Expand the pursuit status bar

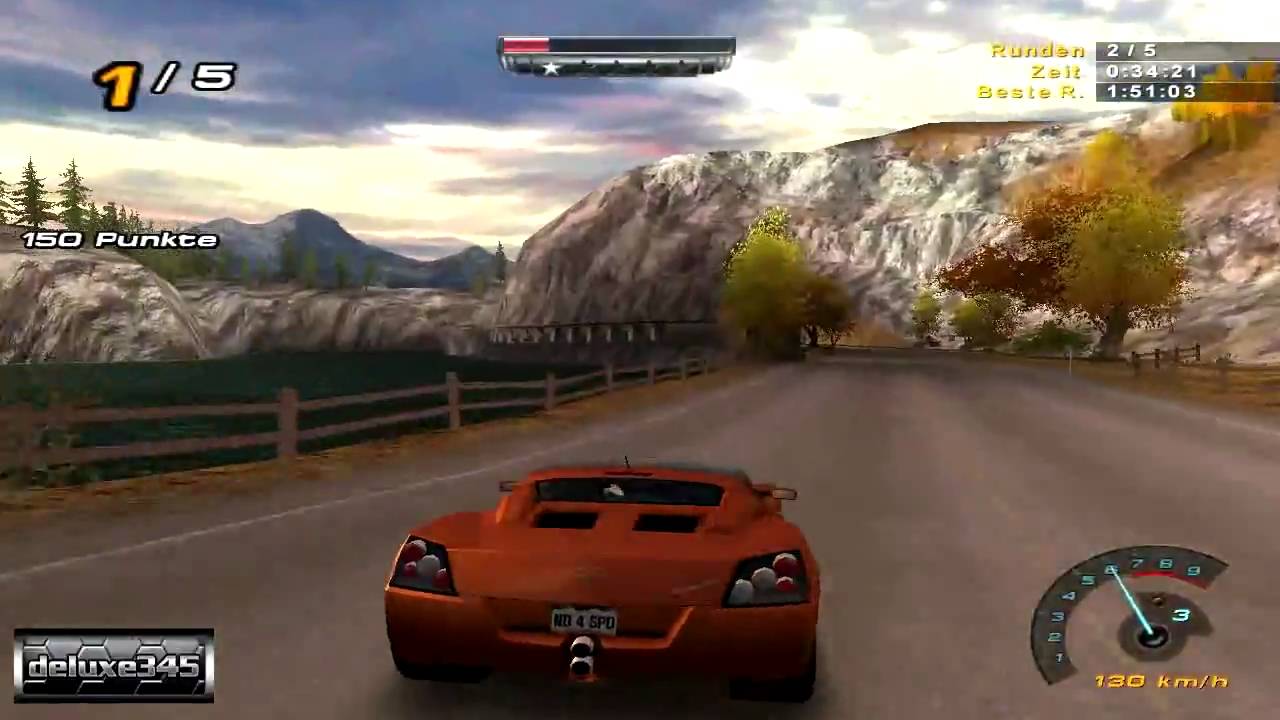[x=615, y=55]
